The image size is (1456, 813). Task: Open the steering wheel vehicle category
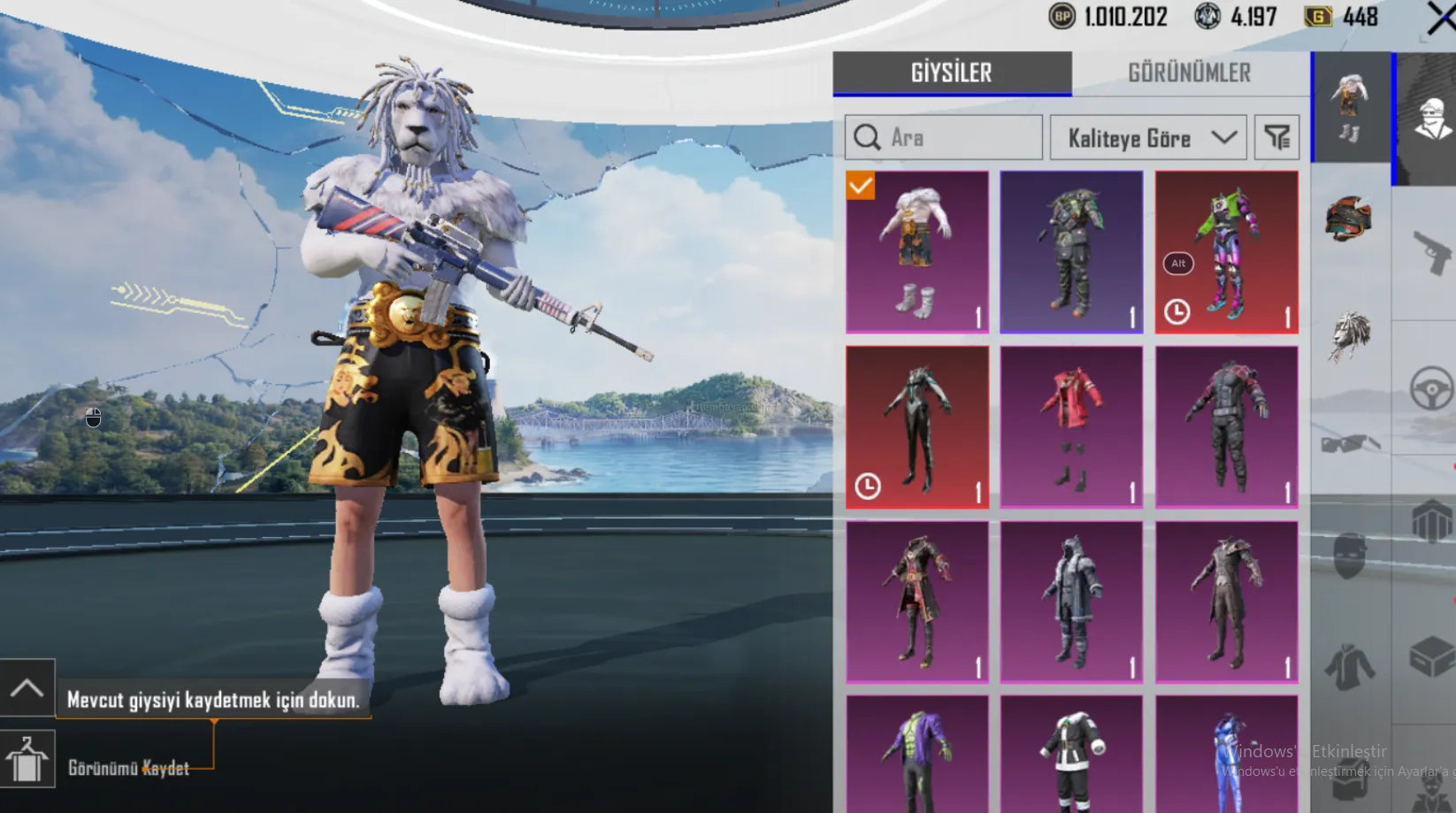[x=1430, y=387]
